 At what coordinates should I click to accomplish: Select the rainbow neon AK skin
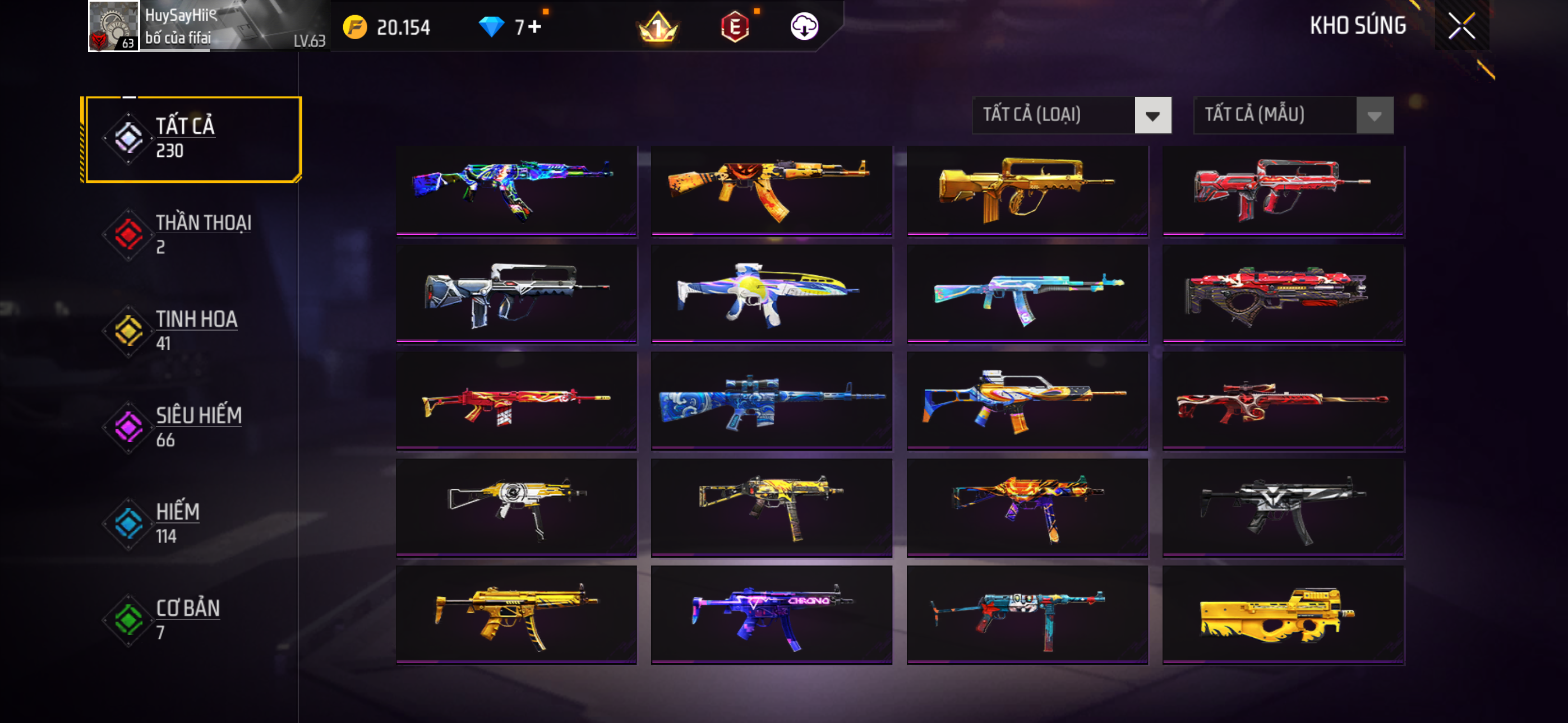516,189
